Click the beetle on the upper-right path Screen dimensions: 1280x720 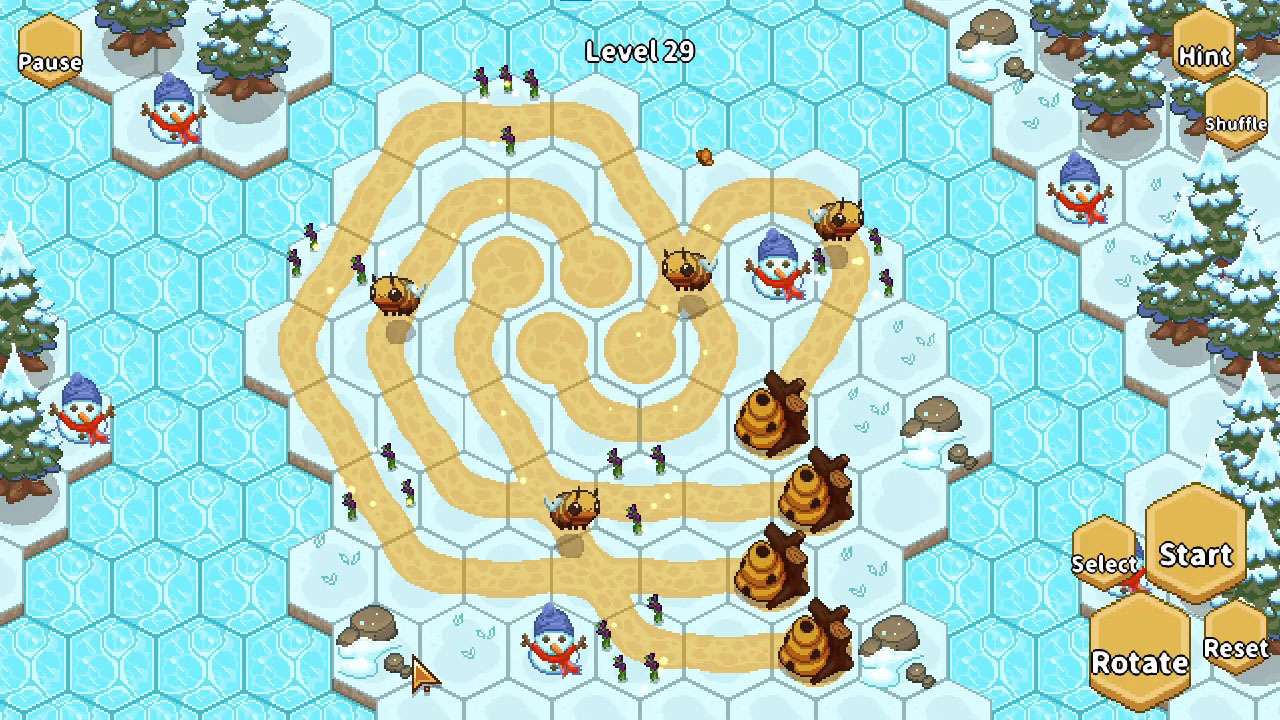tap(838, 215)
